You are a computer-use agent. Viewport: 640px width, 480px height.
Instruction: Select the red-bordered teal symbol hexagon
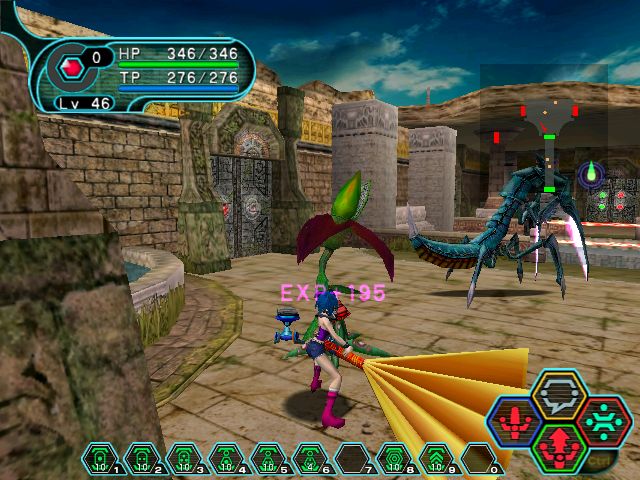(x=602, y=421)
